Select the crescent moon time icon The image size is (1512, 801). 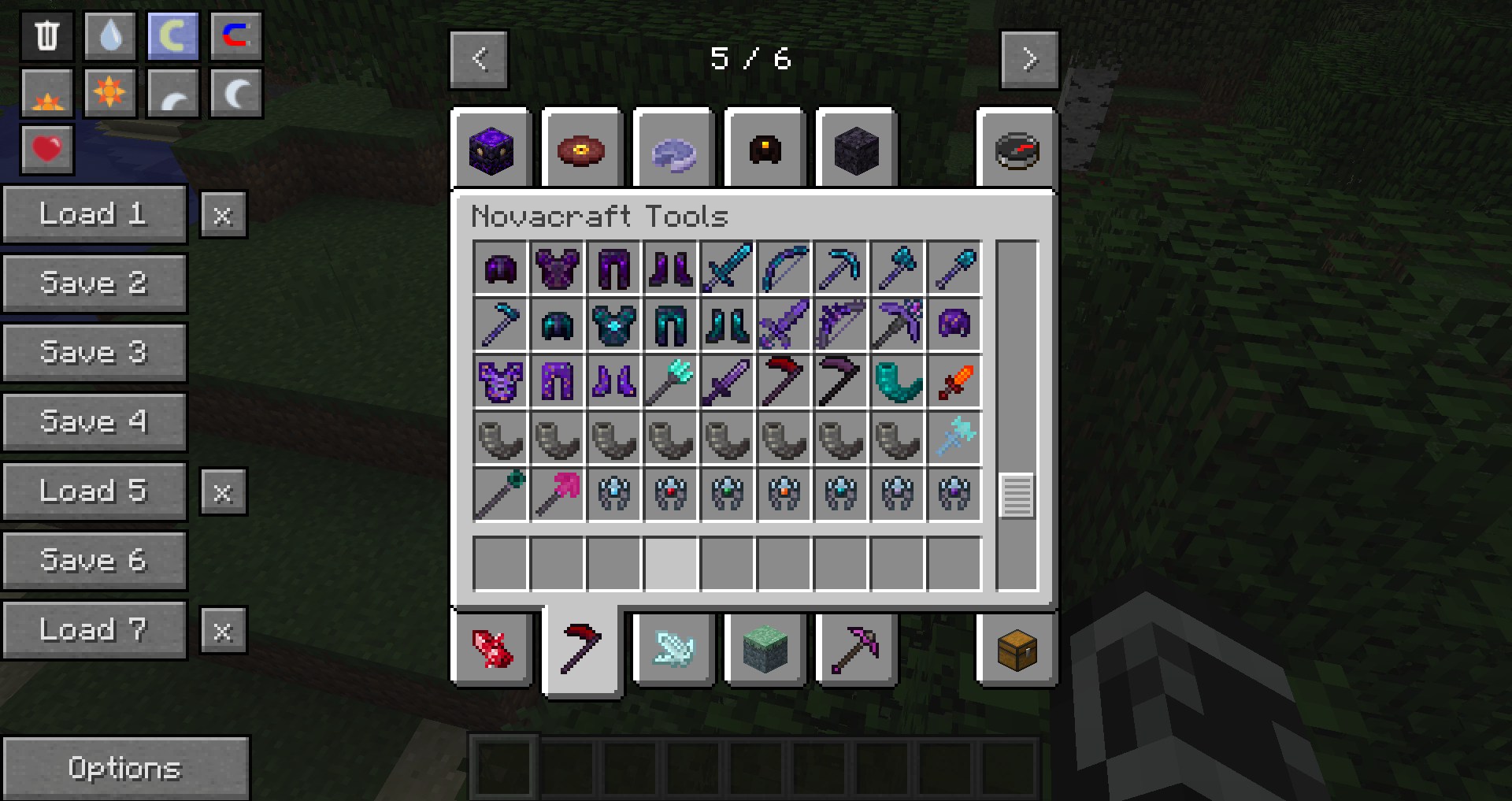pos(235,91)
